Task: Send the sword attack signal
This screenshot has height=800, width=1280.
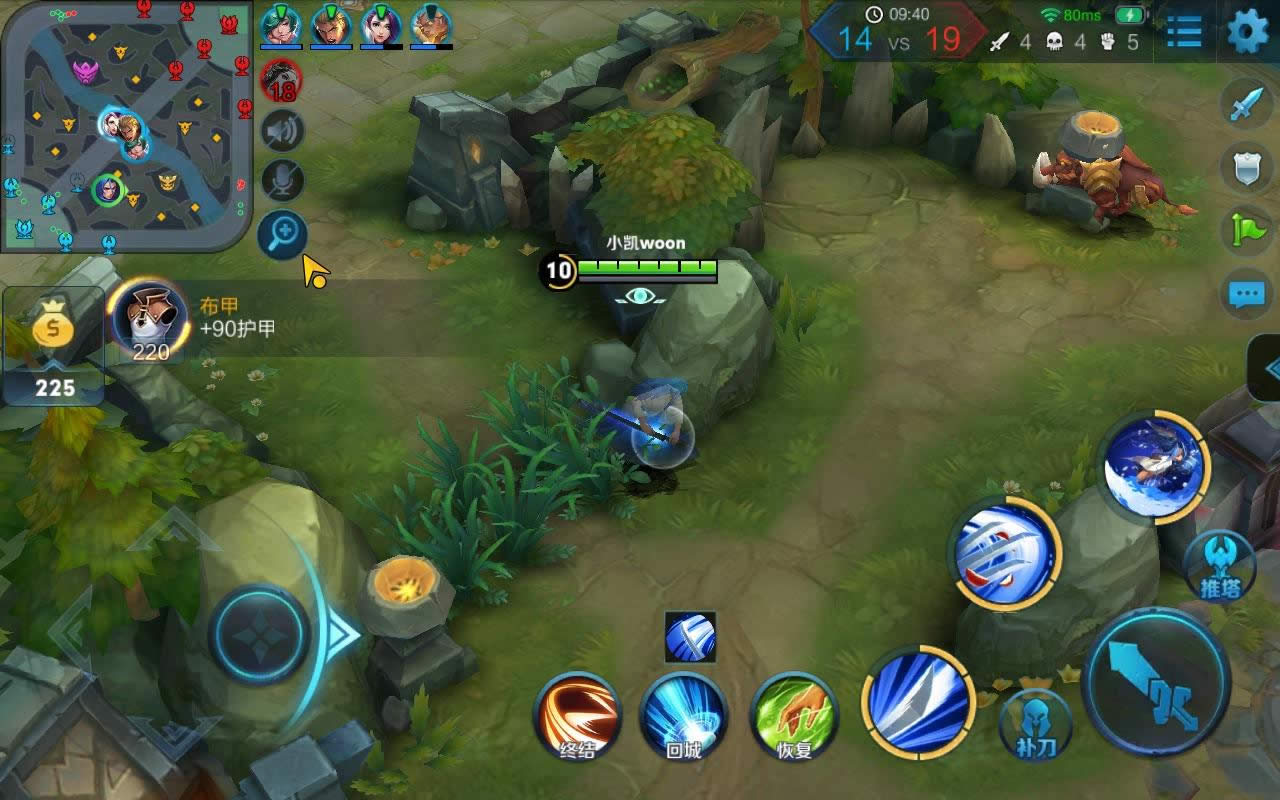Action: [x=1246, y=104]
